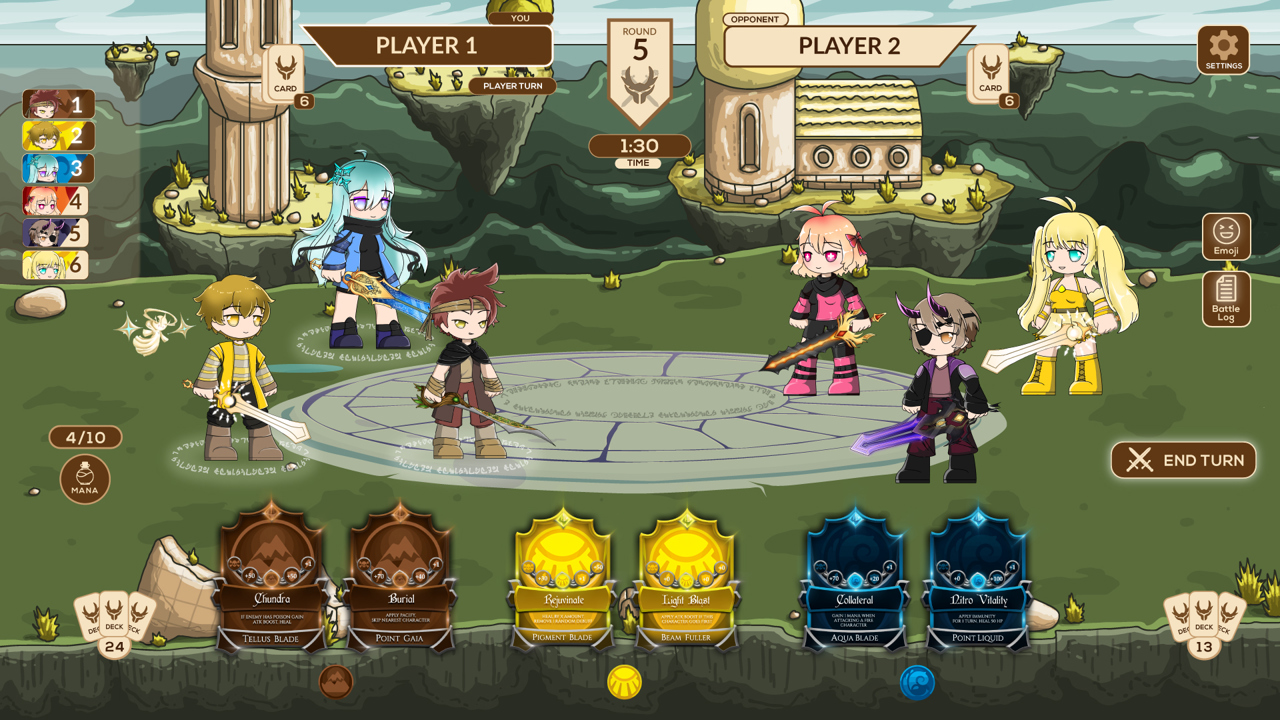The height and width of the screenshot is (720, 1280).
Task: Select the Burial card
Action: coord(401,580)
